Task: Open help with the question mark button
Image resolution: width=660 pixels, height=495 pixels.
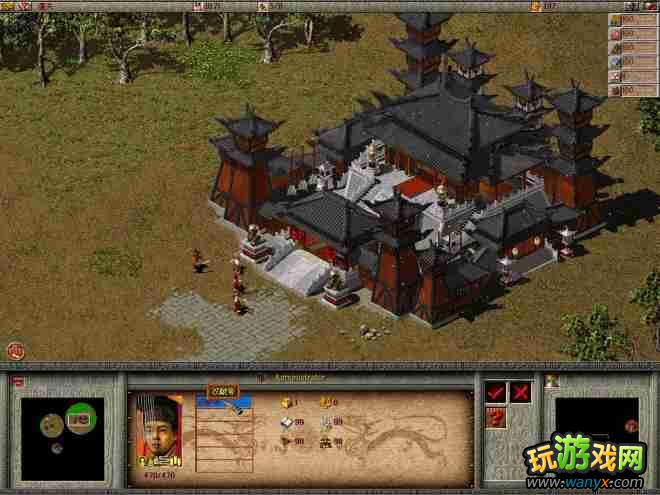Action: [x=496, y=417]
